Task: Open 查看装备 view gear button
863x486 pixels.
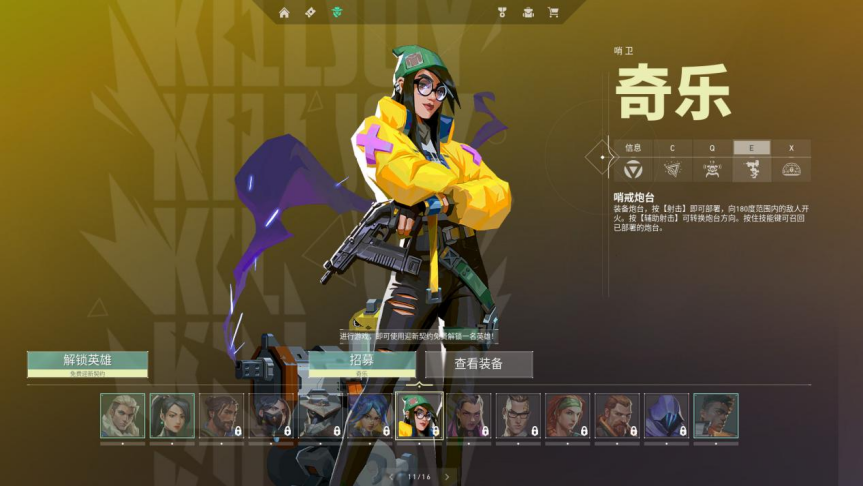Action: click(479, 364)
